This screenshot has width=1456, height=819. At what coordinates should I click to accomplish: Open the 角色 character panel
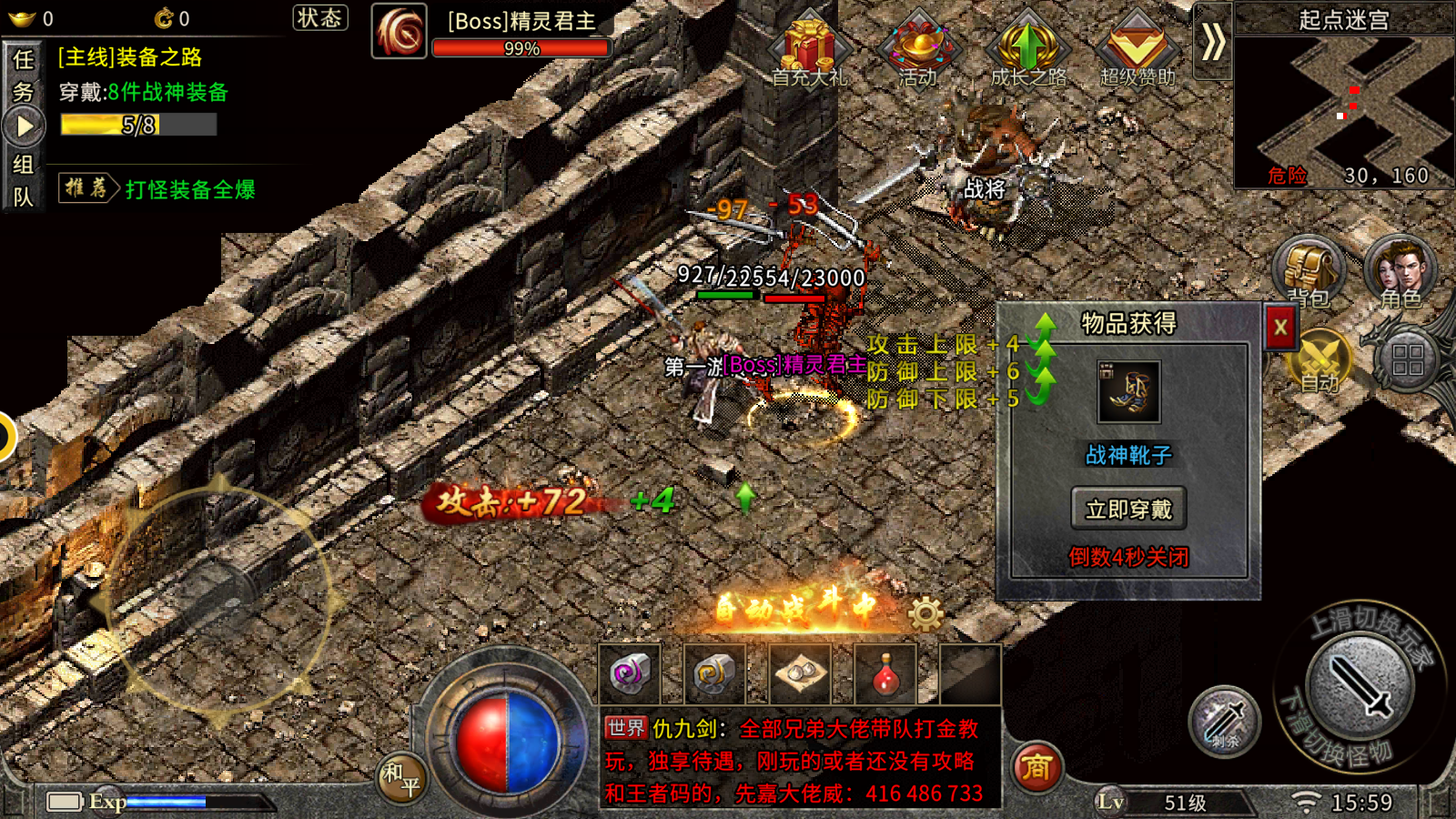1401,271
